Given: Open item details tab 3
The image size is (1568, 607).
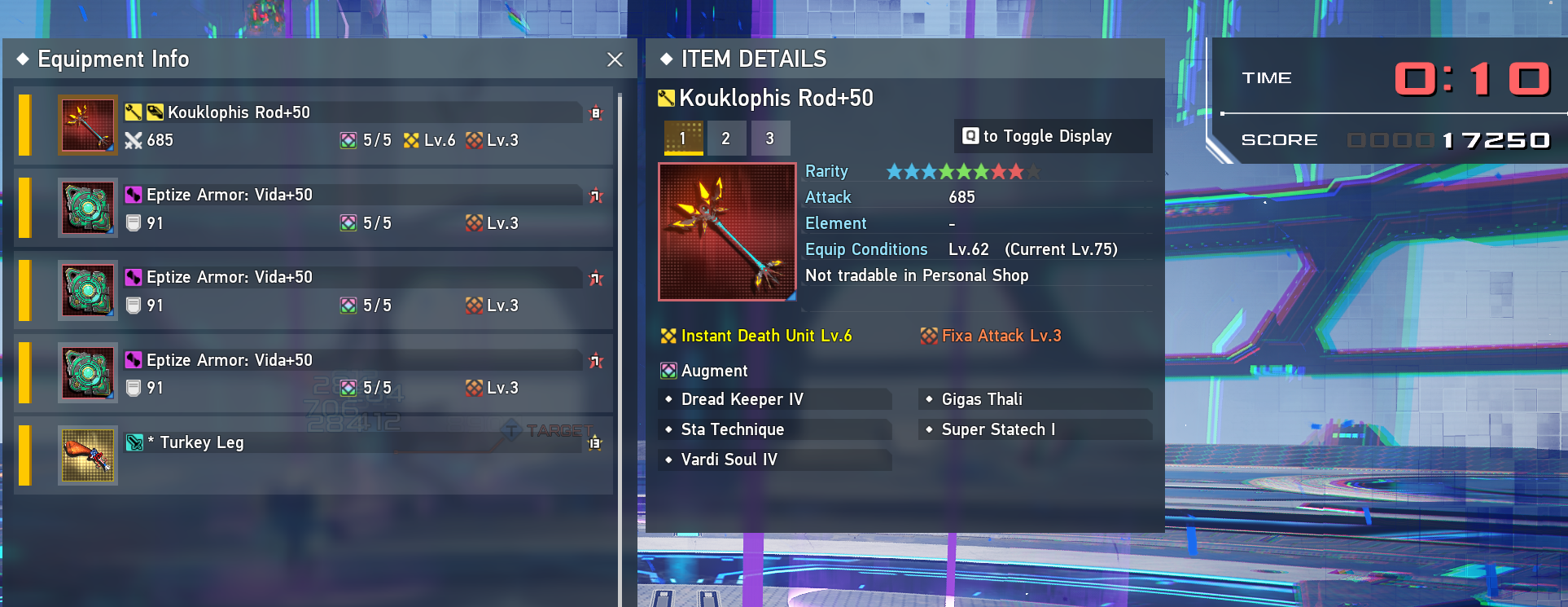Looking at the screenshot, I should click(770, 139).
